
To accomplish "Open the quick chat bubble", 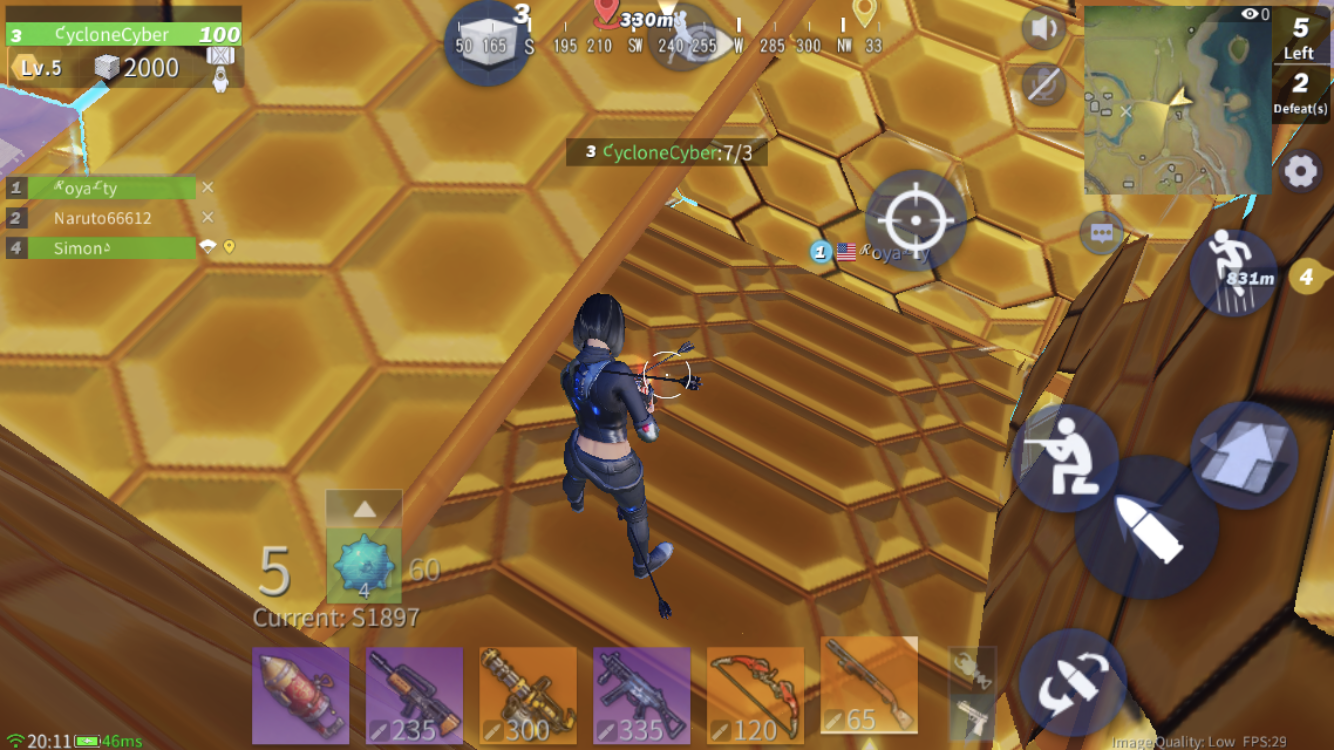I will (x=1102, y=233).
